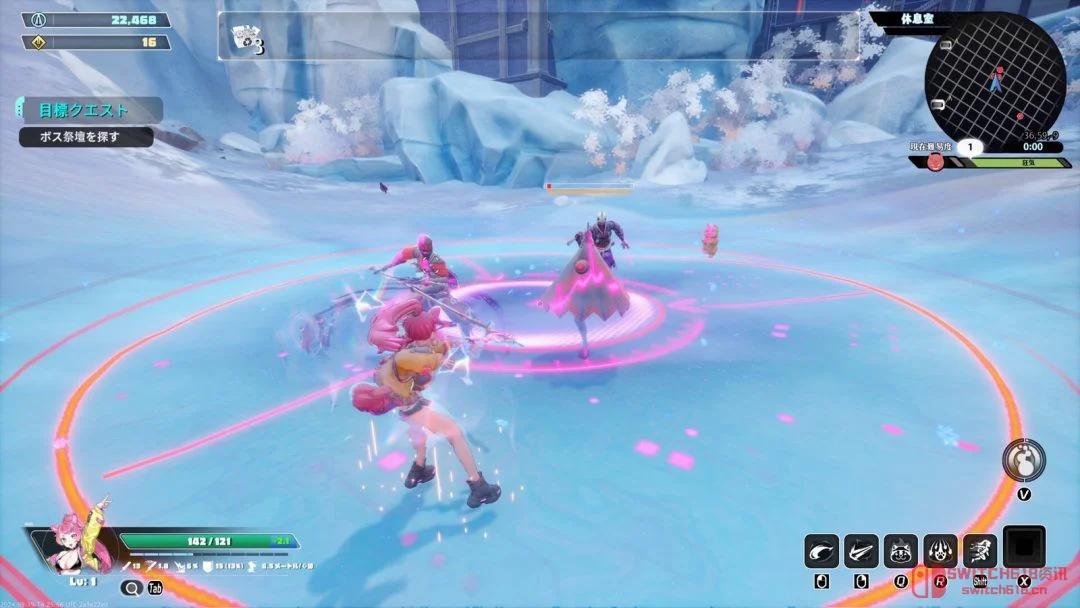Screen dimensions: 1080x608
Task: Use the triple claw slash skill
Action: pos(861,551)
